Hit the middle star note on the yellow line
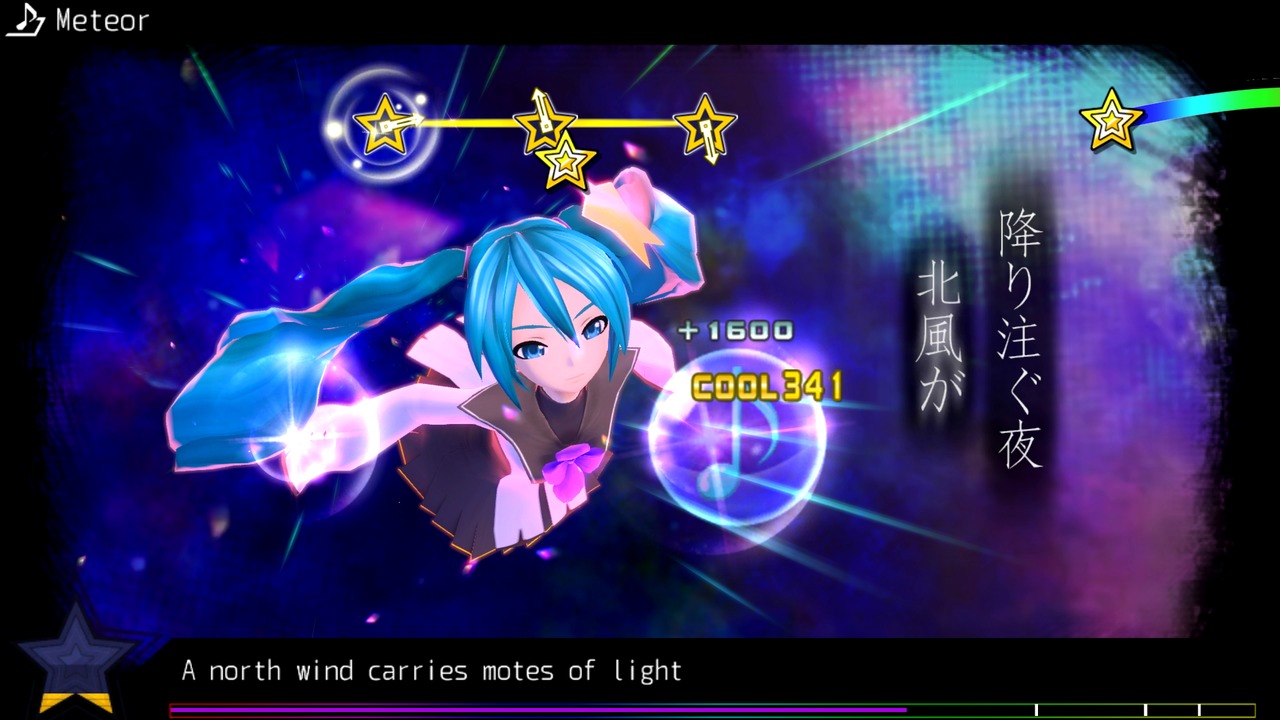The height and width of the screenshot is (720, 1280). coord(543,125)
